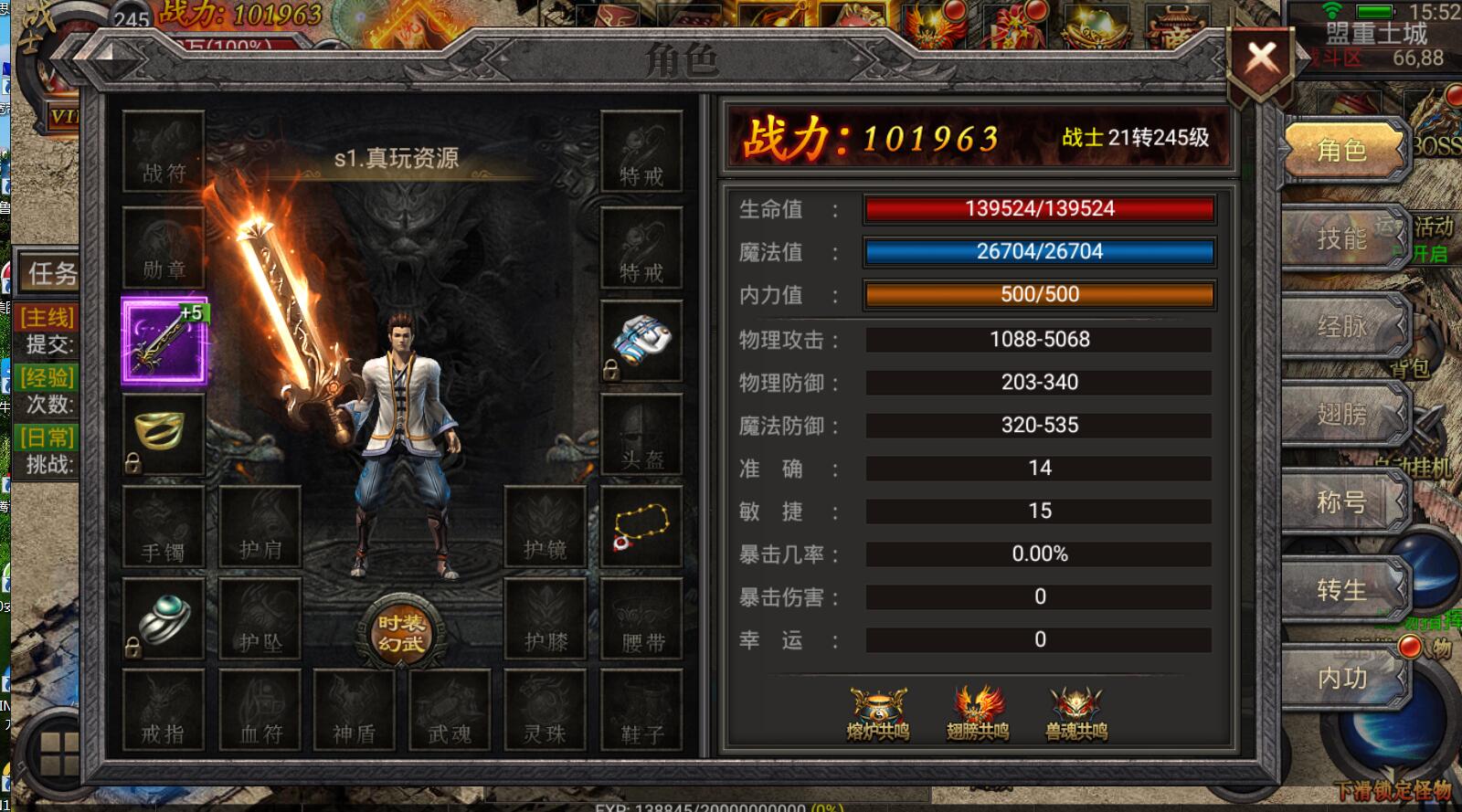Select the green gem ring slot

[x=164, y=618]
